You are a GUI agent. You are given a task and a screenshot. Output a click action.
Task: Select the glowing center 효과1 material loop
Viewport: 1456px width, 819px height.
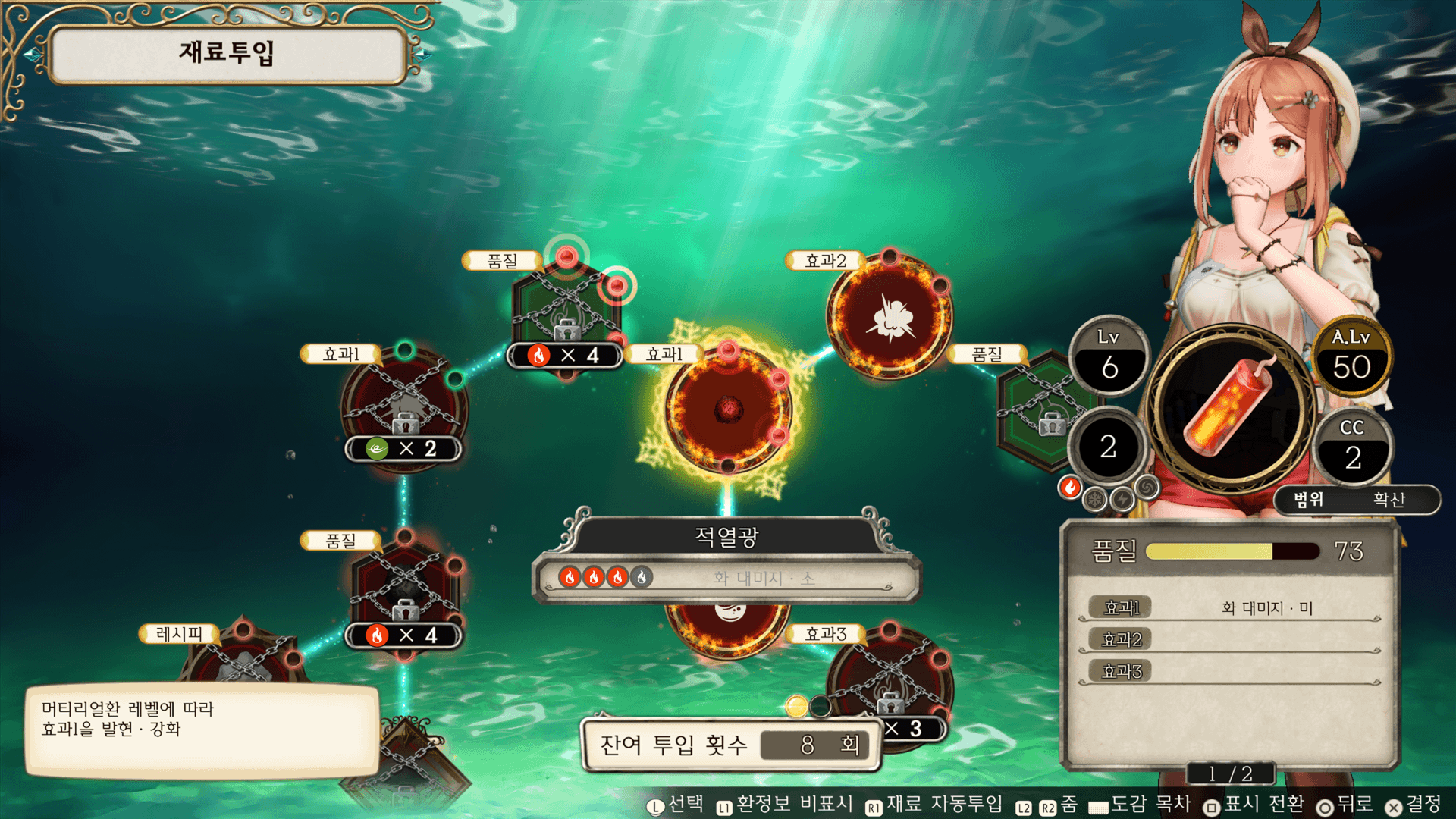728,409
